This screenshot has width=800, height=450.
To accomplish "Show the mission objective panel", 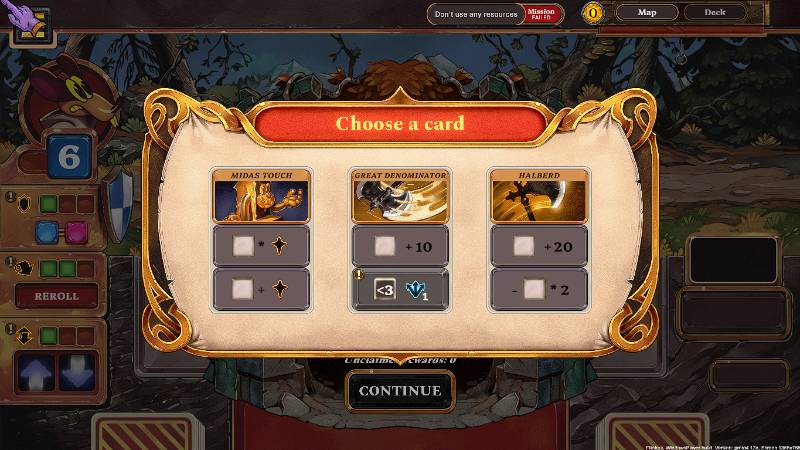I will [x=495, y=14].
